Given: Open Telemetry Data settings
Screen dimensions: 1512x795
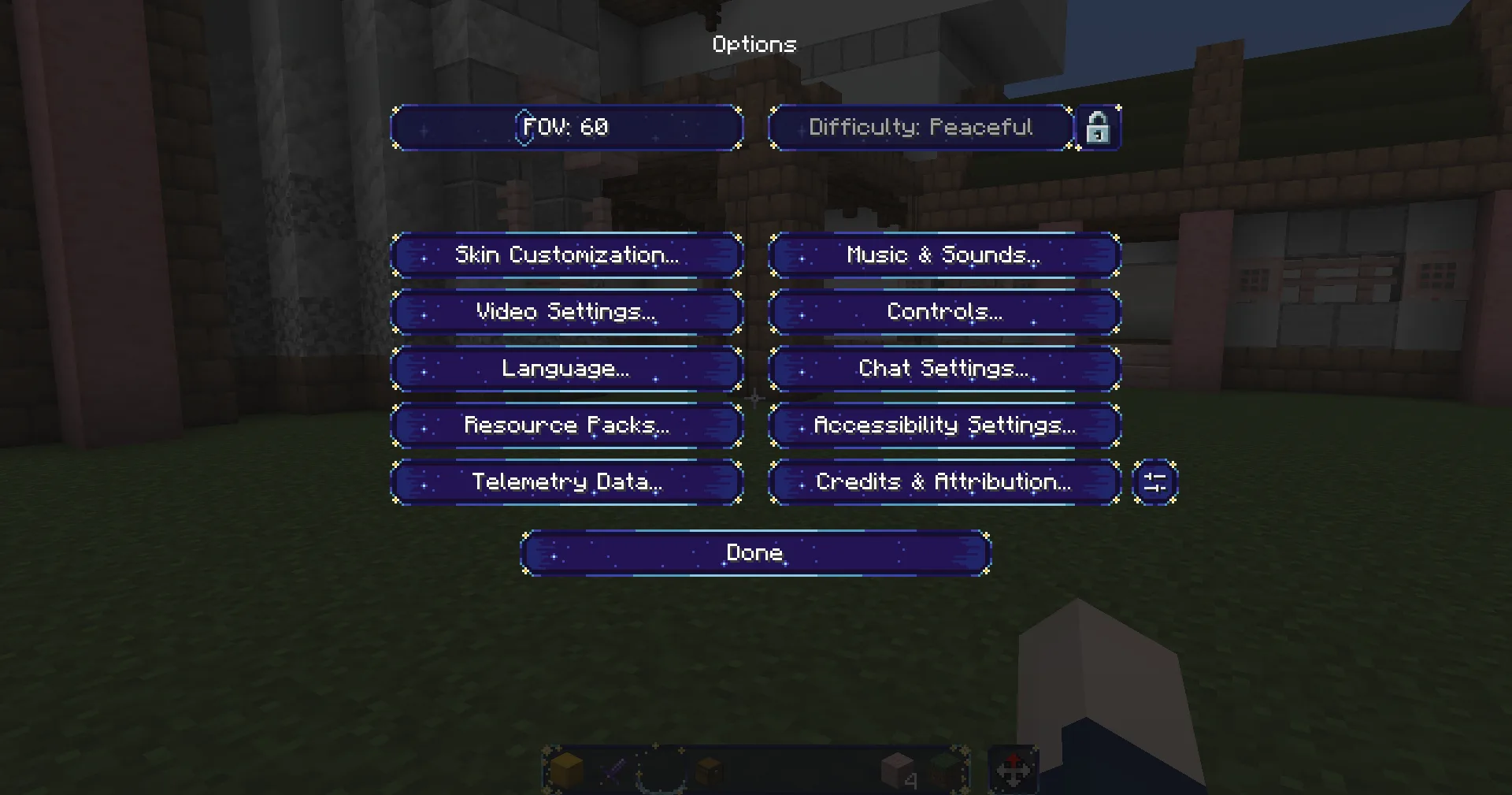Looking at the screenshot, I should (x=566, y=482).
